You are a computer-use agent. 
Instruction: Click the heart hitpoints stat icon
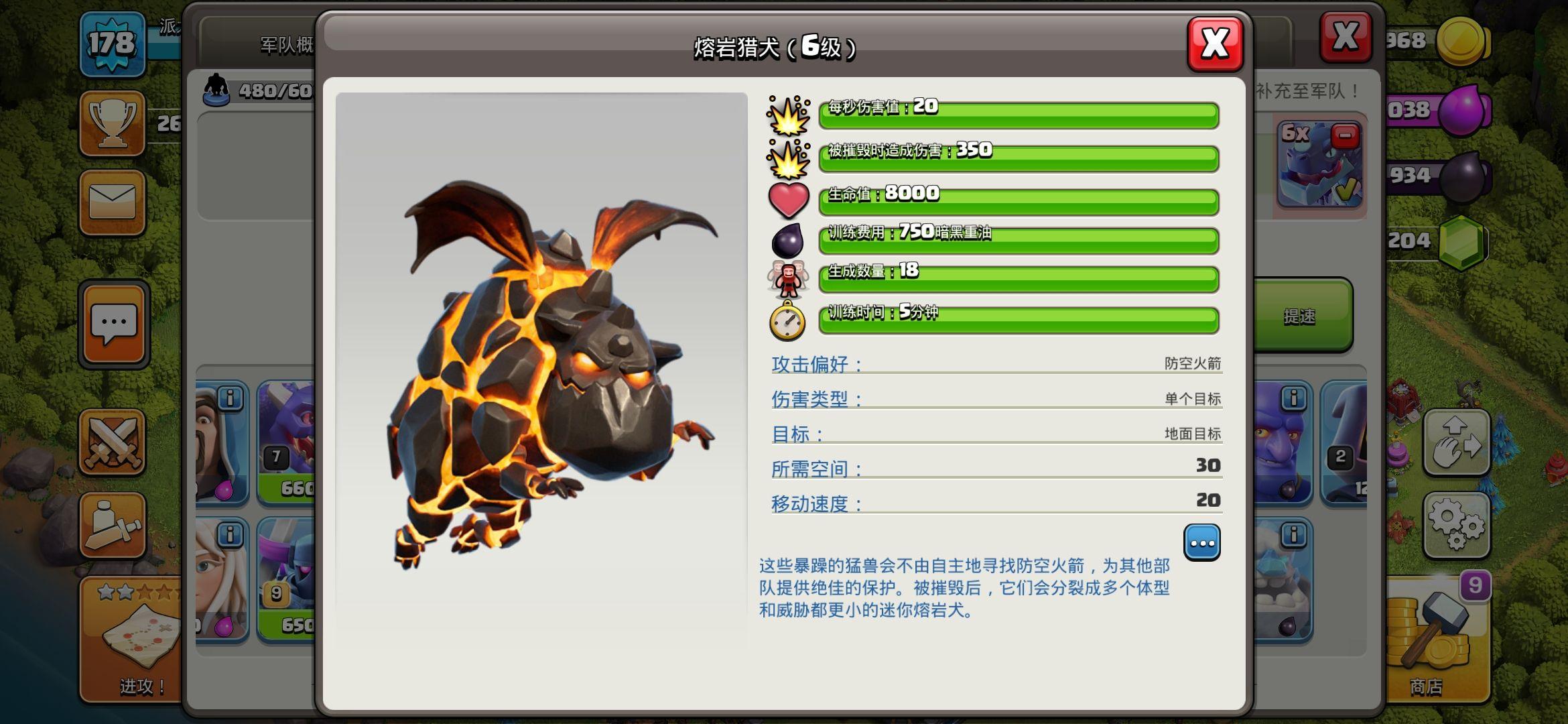788,198
